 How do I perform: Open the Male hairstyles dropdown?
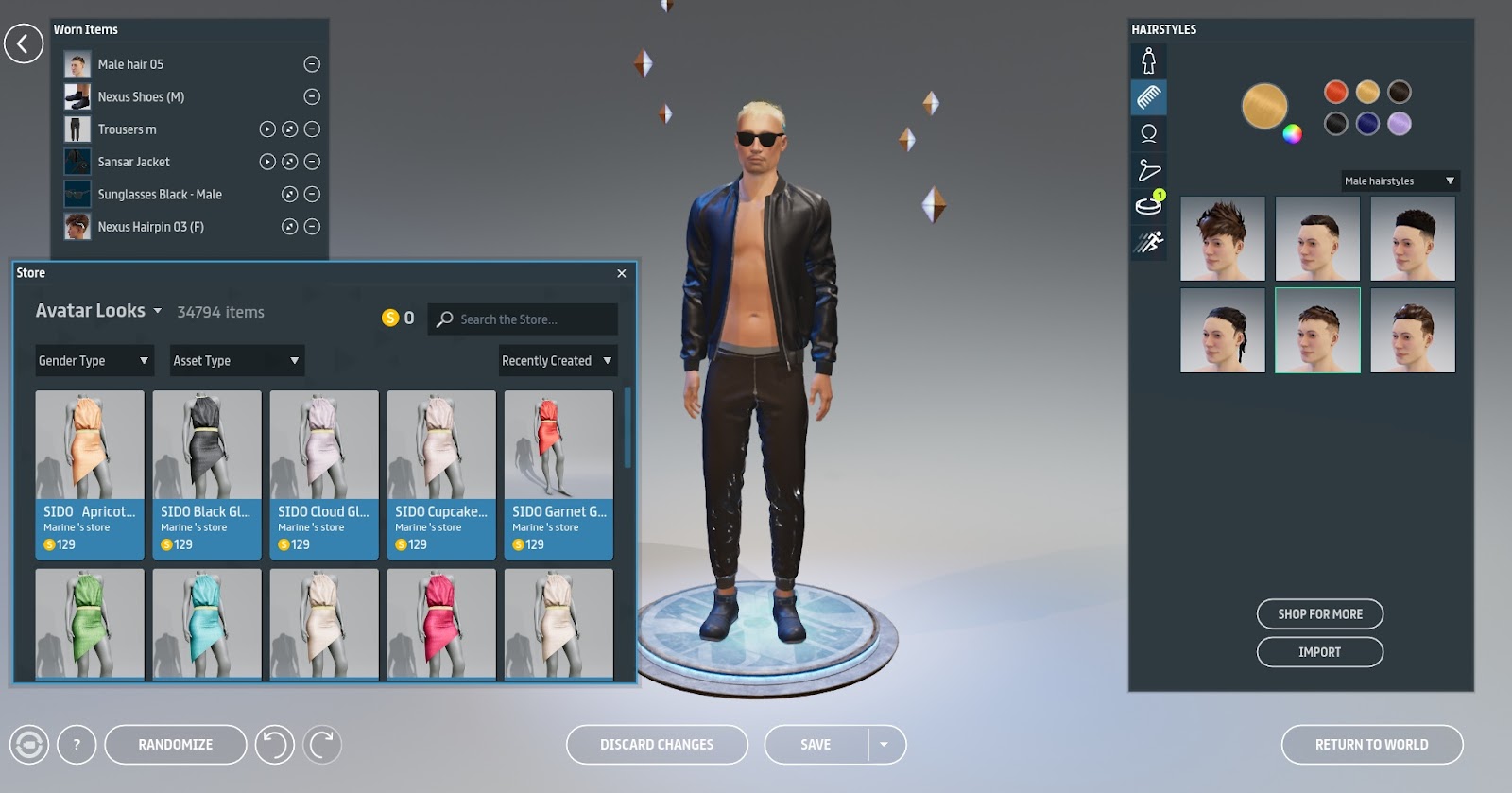(x=1400, y=181)
